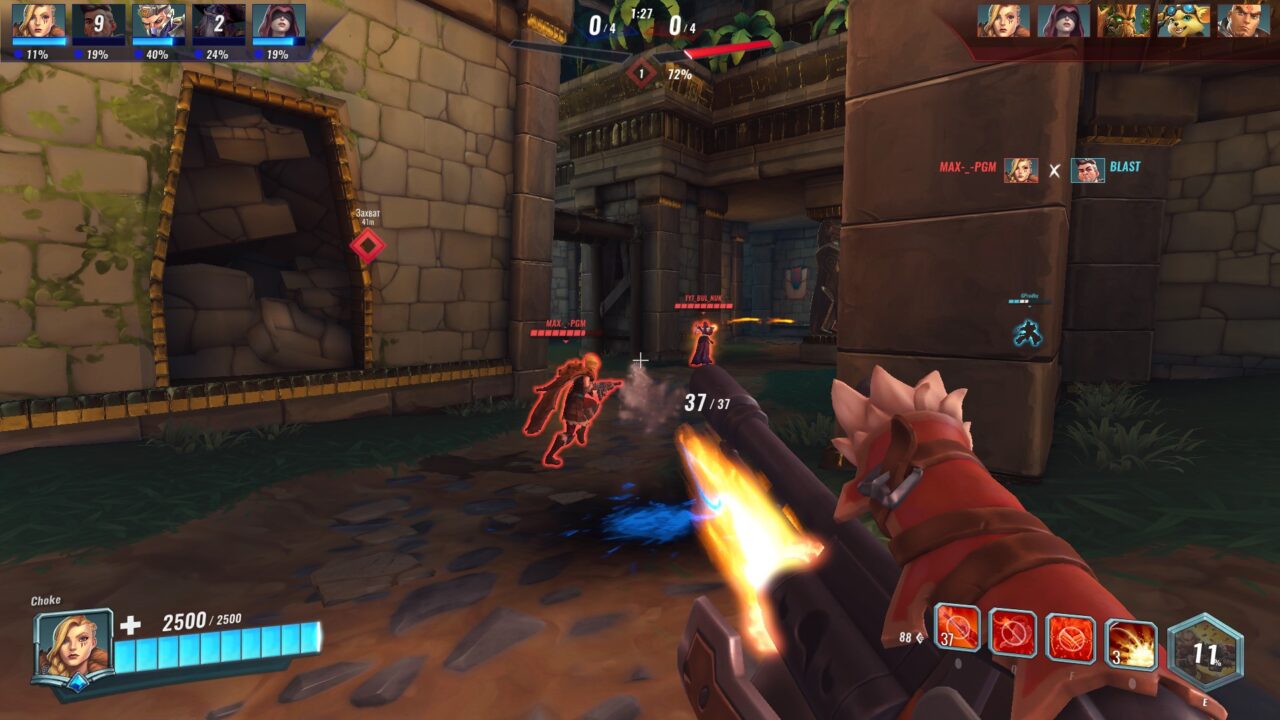
Task: Select the rifle weapon ability icon showing 37
Action: pyautogui.click(x=957, y=629)
